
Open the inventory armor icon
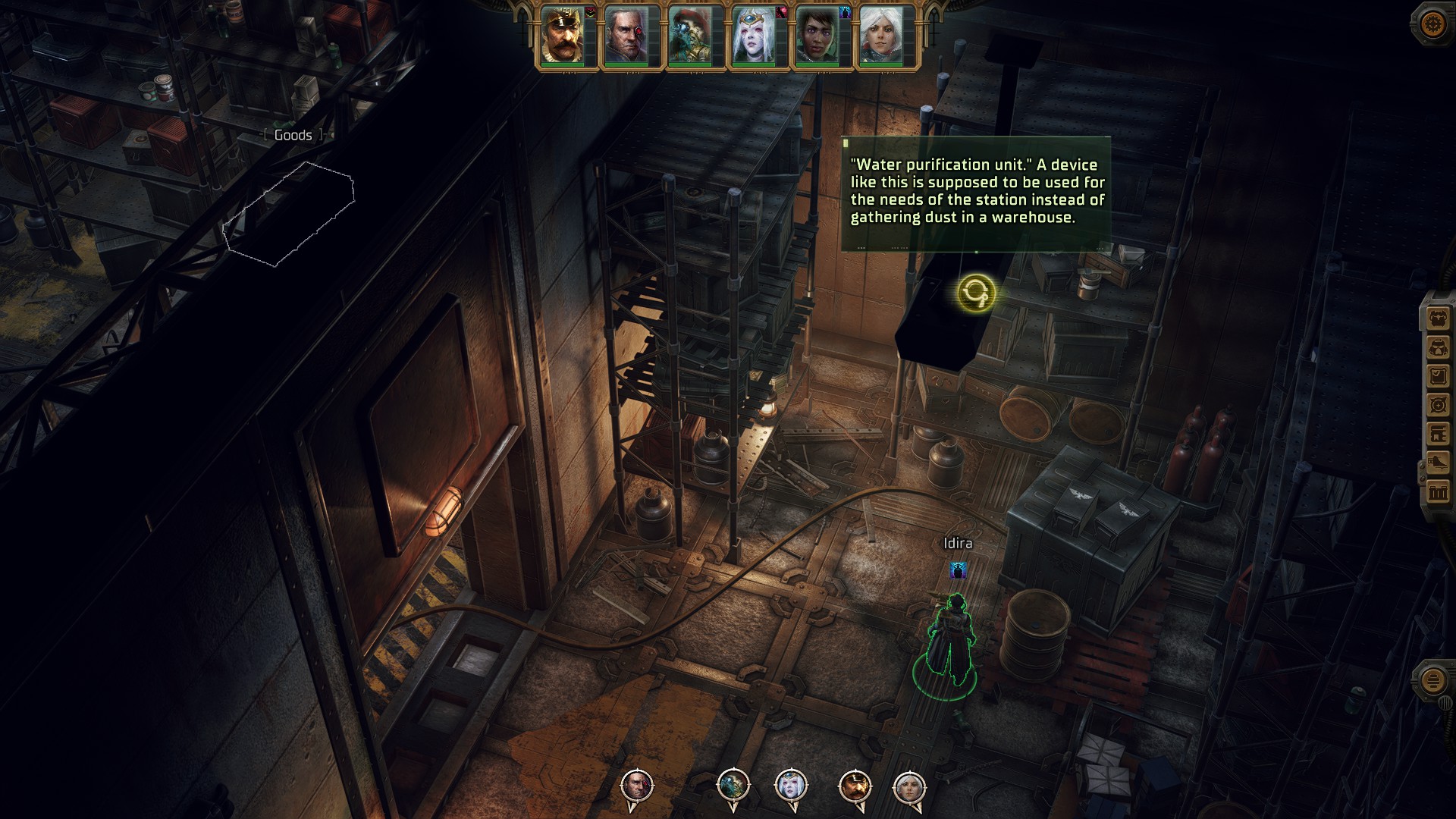pos(1438,319)
